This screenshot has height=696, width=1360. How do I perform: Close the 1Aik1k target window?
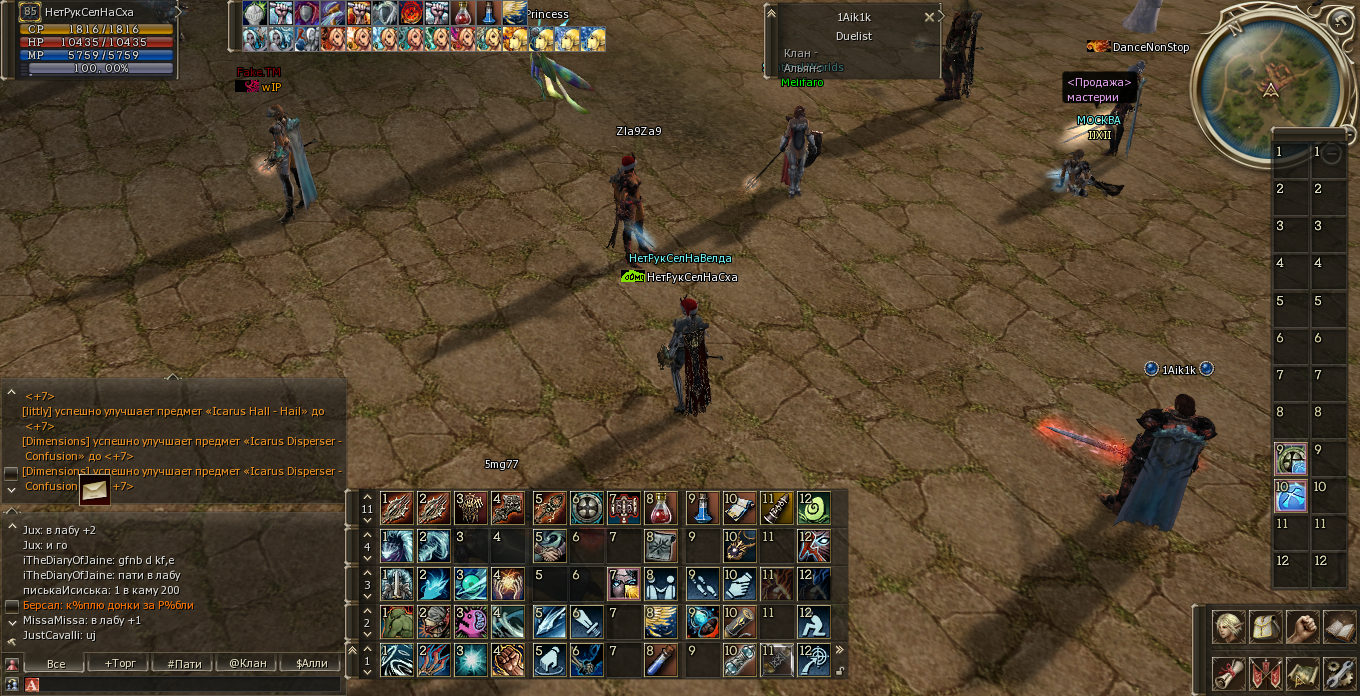[x=929, y=17]
